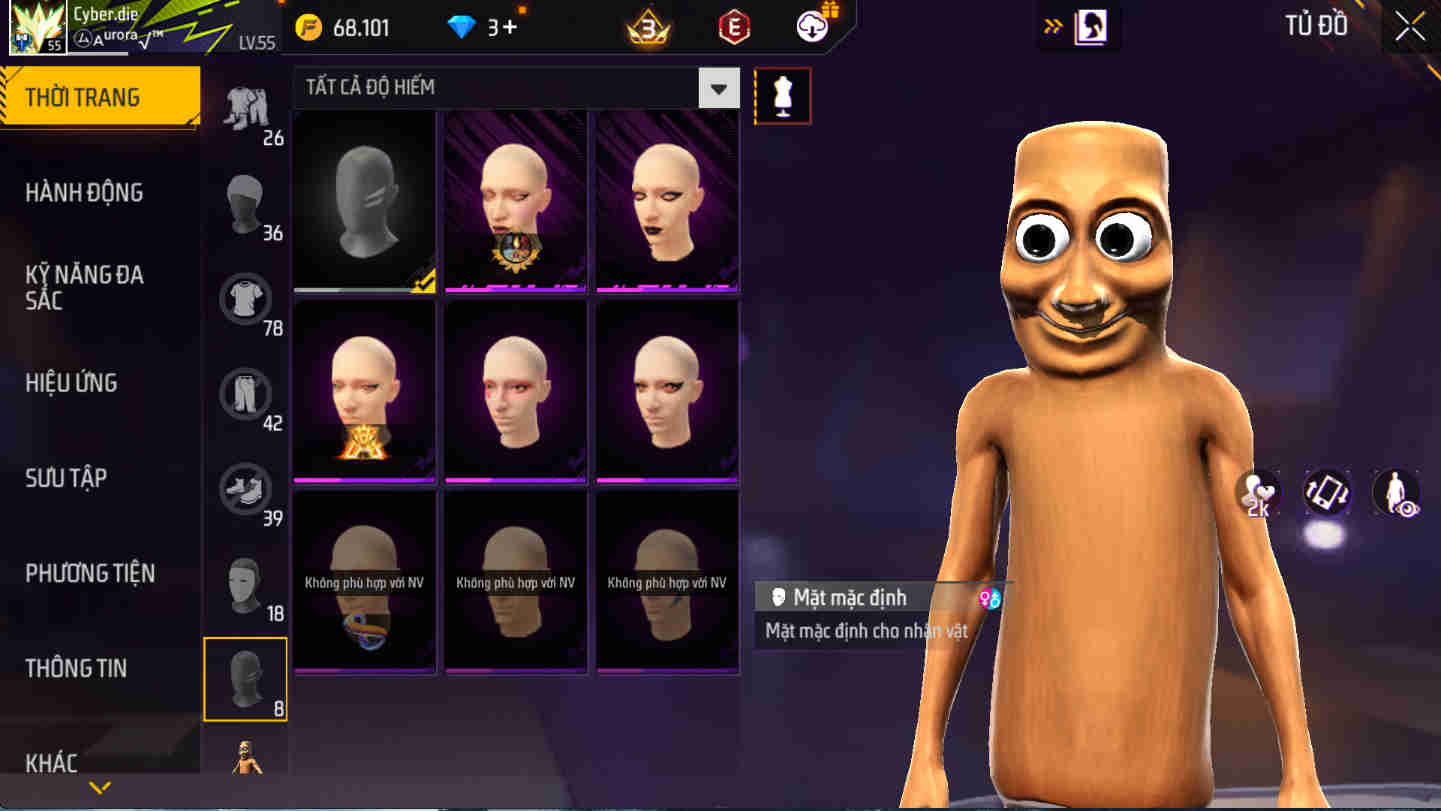Toggle the character visibility eye icon
Viewport: 1441px width, 811px height.
[1394, 492]
